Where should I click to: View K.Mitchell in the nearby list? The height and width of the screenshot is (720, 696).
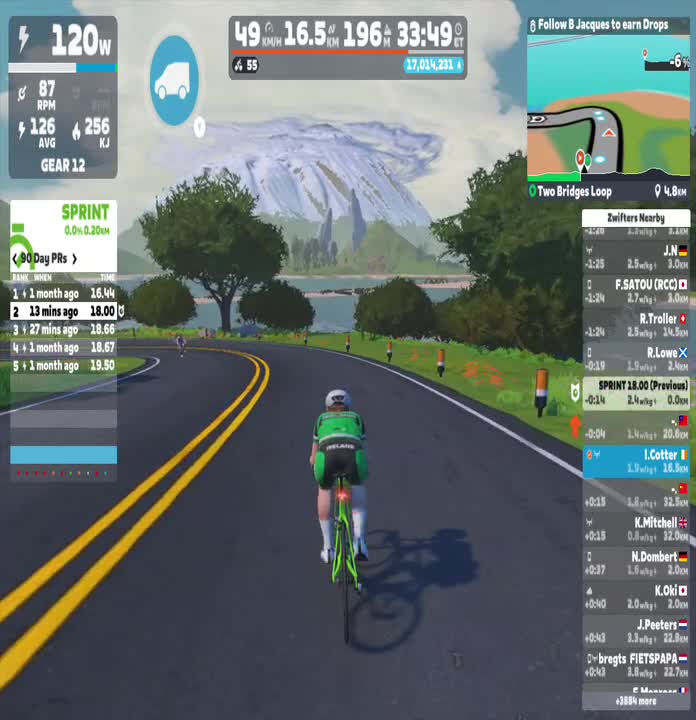636,529
